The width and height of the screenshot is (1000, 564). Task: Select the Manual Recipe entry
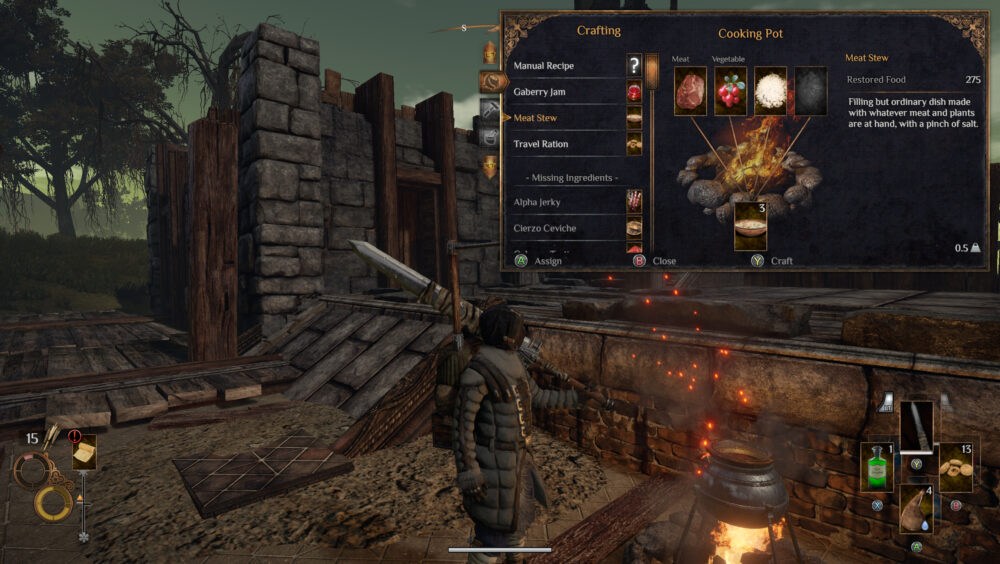[x=547, y=66]
